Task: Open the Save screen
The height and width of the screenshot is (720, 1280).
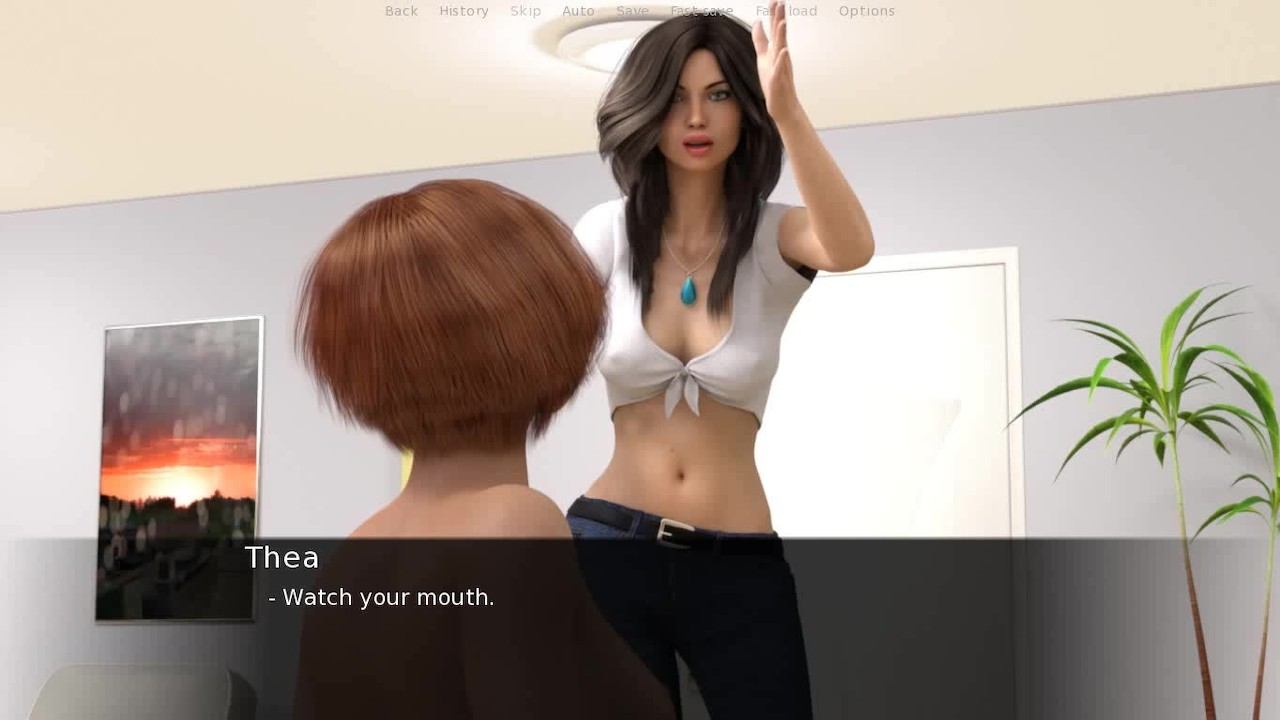Action: (632, 11)
